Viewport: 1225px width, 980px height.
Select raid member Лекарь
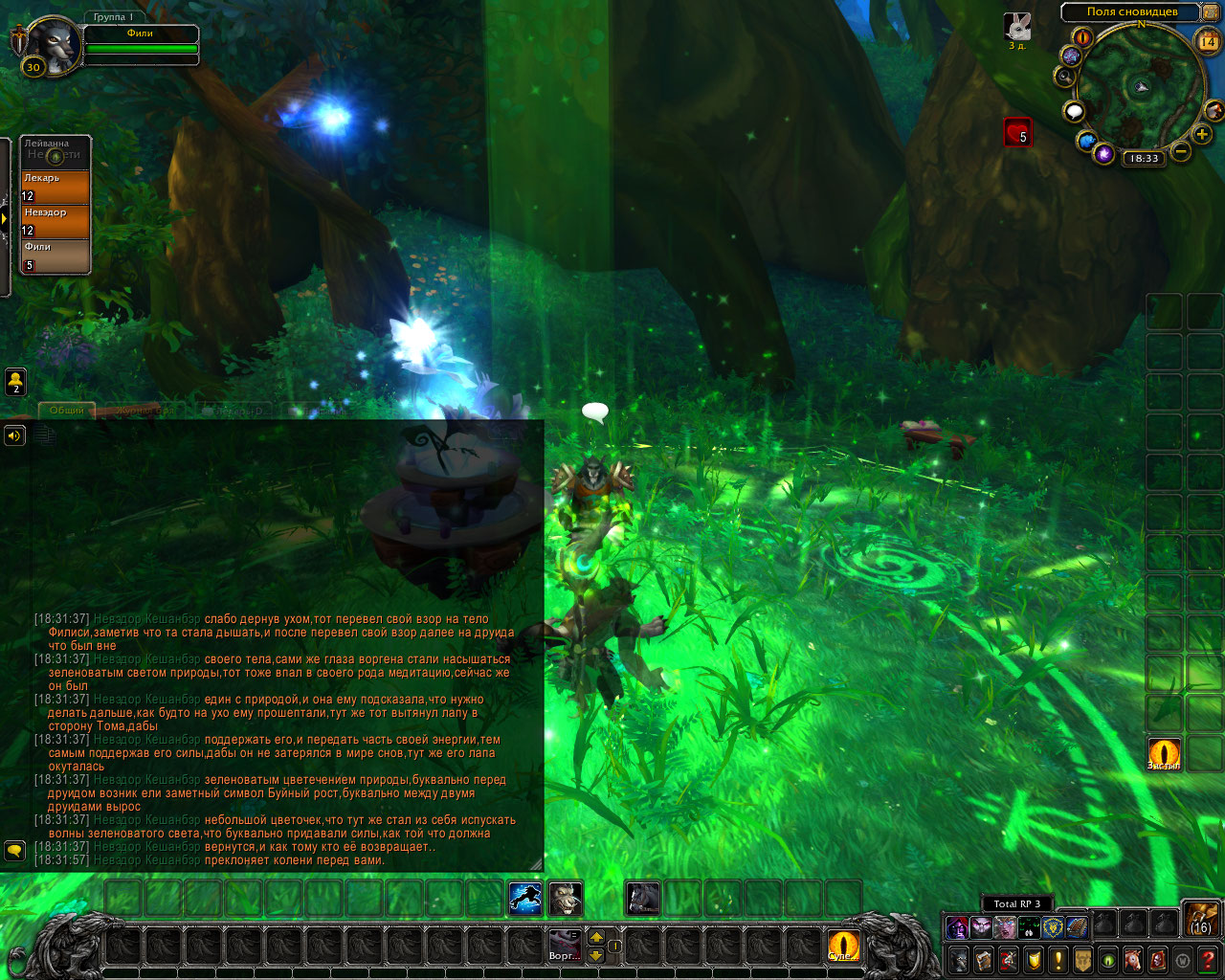click(56, 187)
